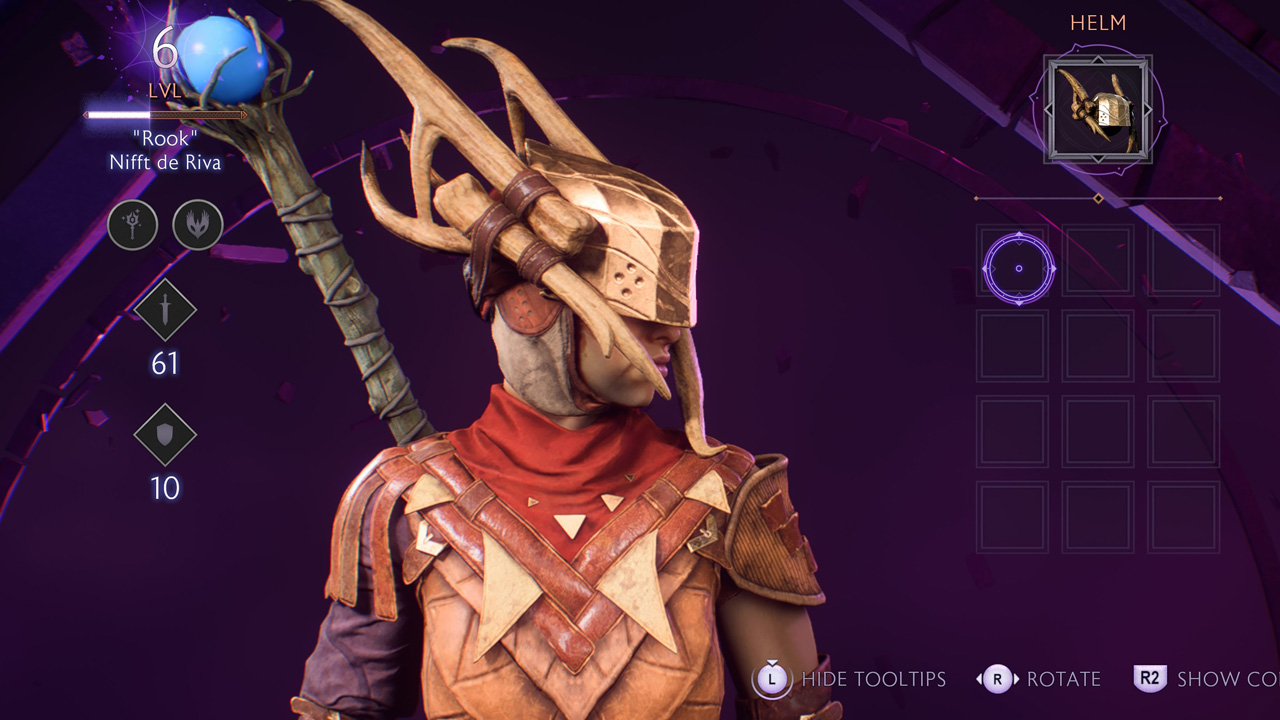Screen dimensions: 1280x720
Task: Click the shield defense stat diamond
Action: tap(165, 435)
